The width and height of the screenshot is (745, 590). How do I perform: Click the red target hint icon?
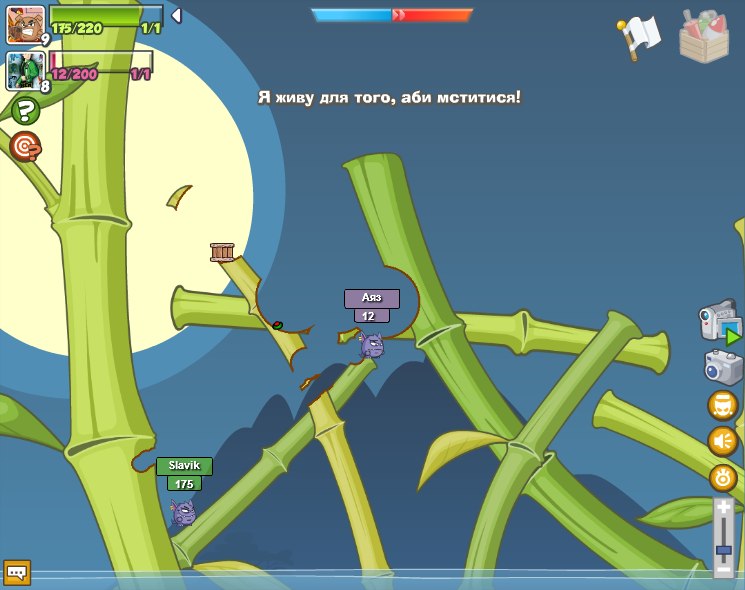click(x=25, y=147)
